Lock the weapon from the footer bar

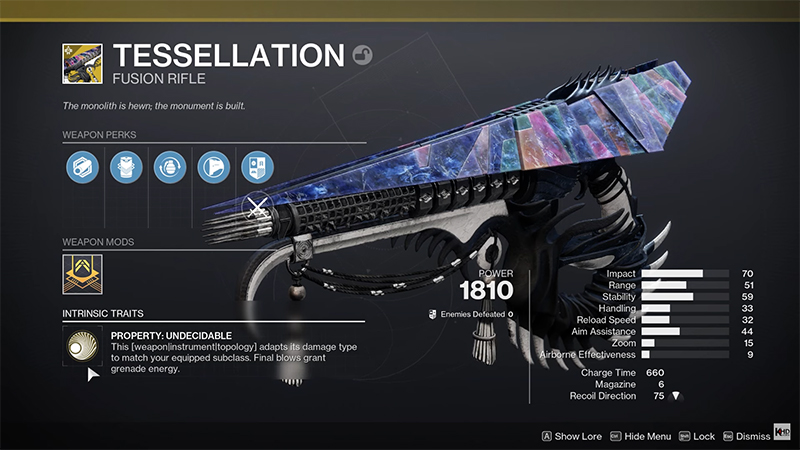pyautogui.click(x=698, y=436)
